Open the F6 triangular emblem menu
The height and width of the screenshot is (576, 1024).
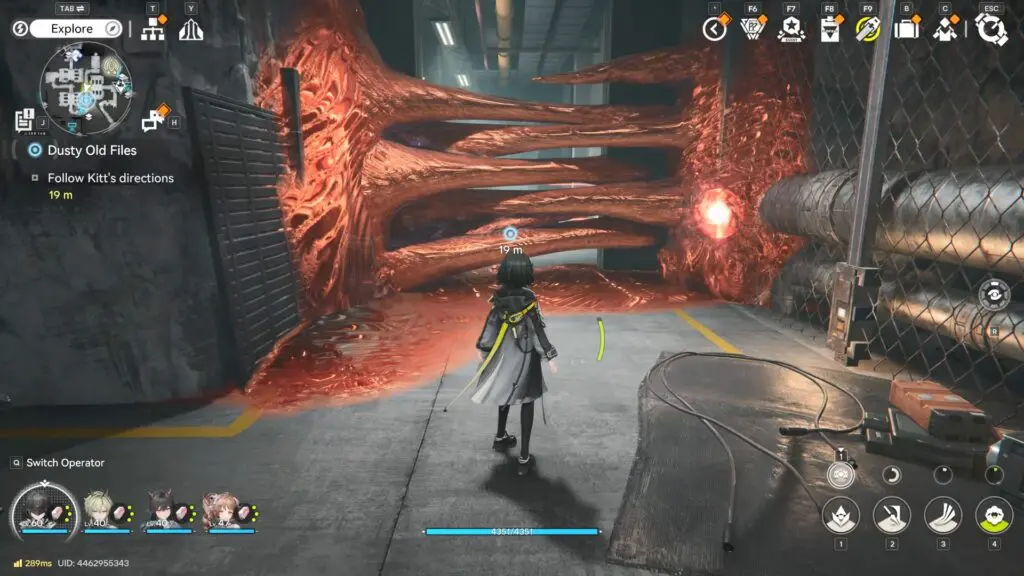click(x=753, y=29)
